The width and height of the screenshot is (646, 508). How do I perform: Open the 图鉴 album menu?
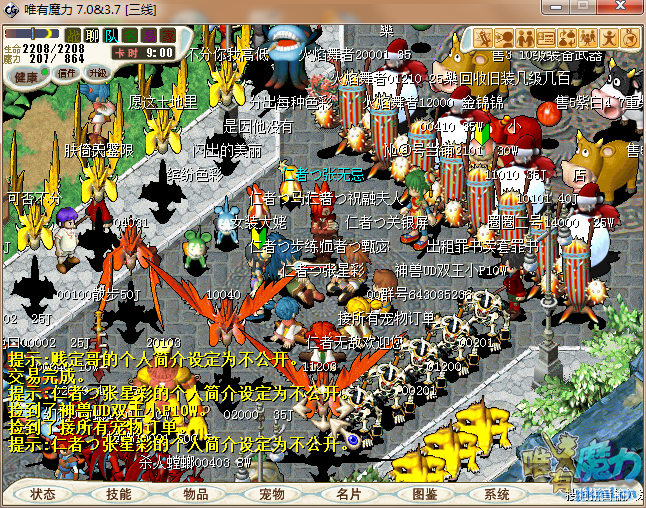point(424,494)
